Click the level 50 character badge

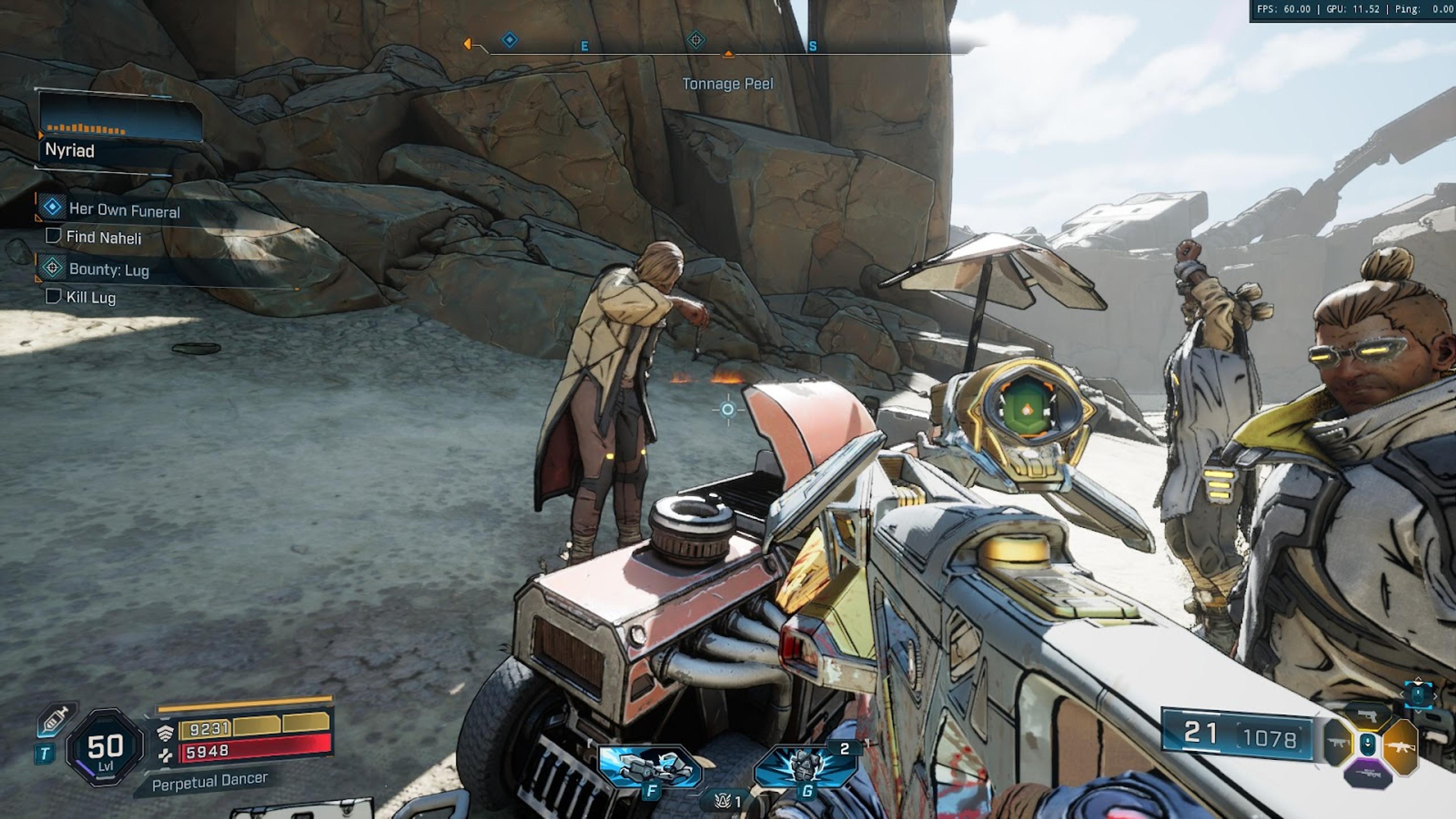point(105,747)
